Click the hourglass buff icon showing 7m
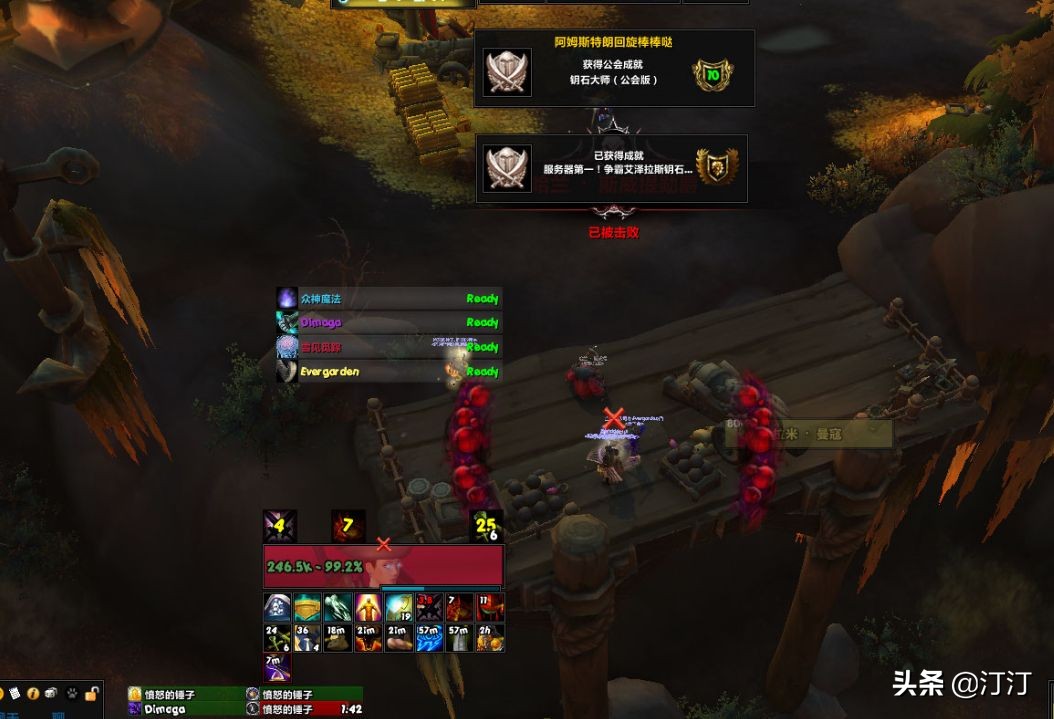The image size is (1054, 719). click(277, 667)
